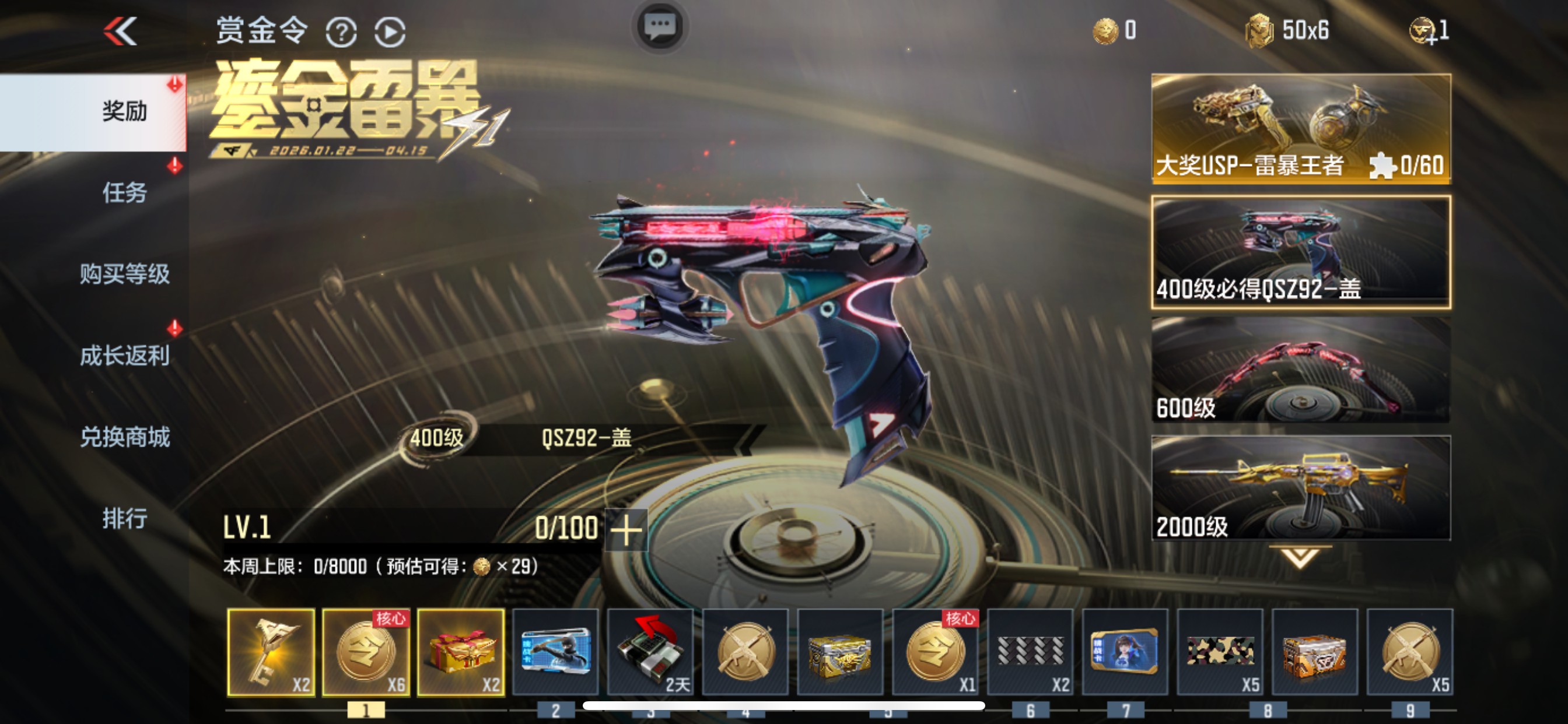Viewport: 1568px width, 724px height.
Task: Open the 兑换商城 section
Action: [125, 438]
